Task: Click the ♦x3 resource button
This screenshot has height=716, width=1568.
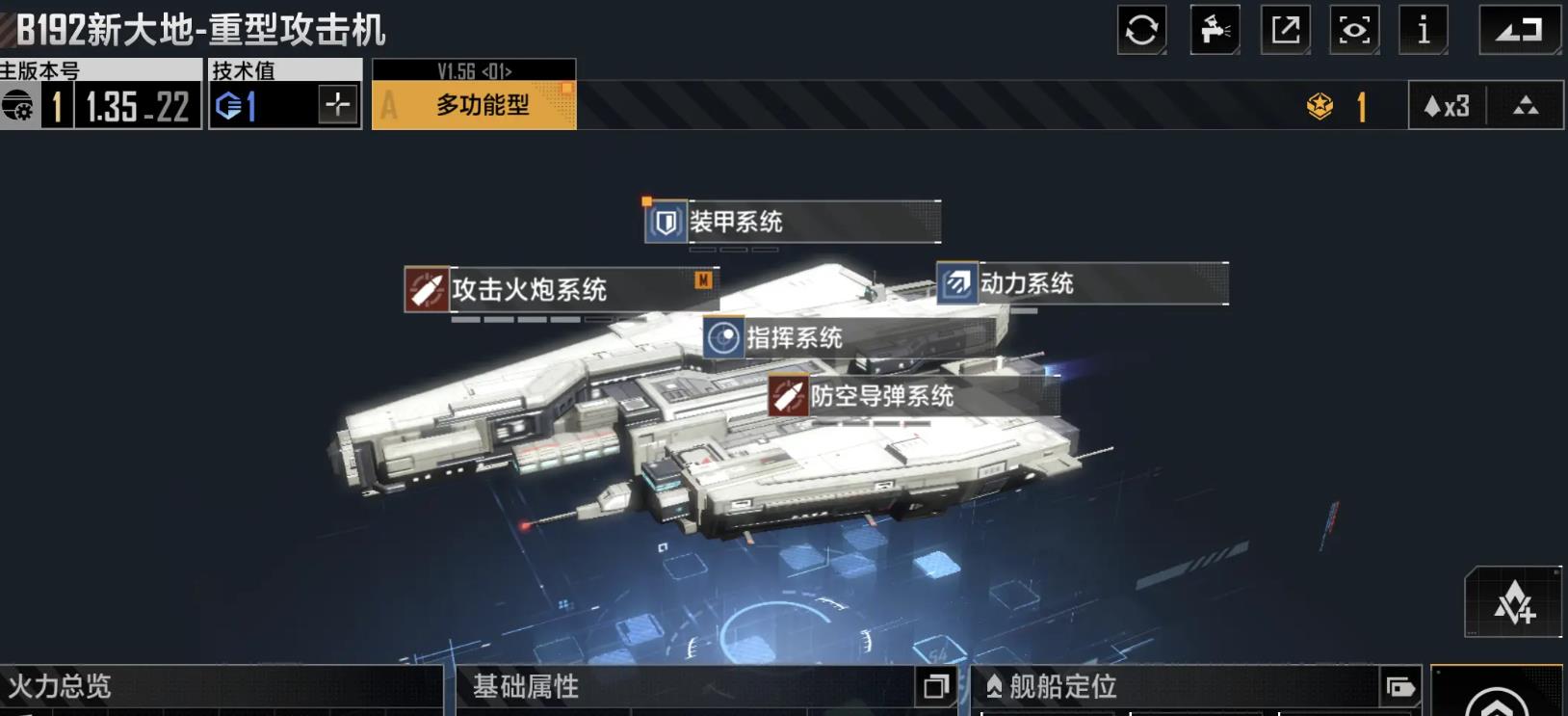Action: (1447, 106)
